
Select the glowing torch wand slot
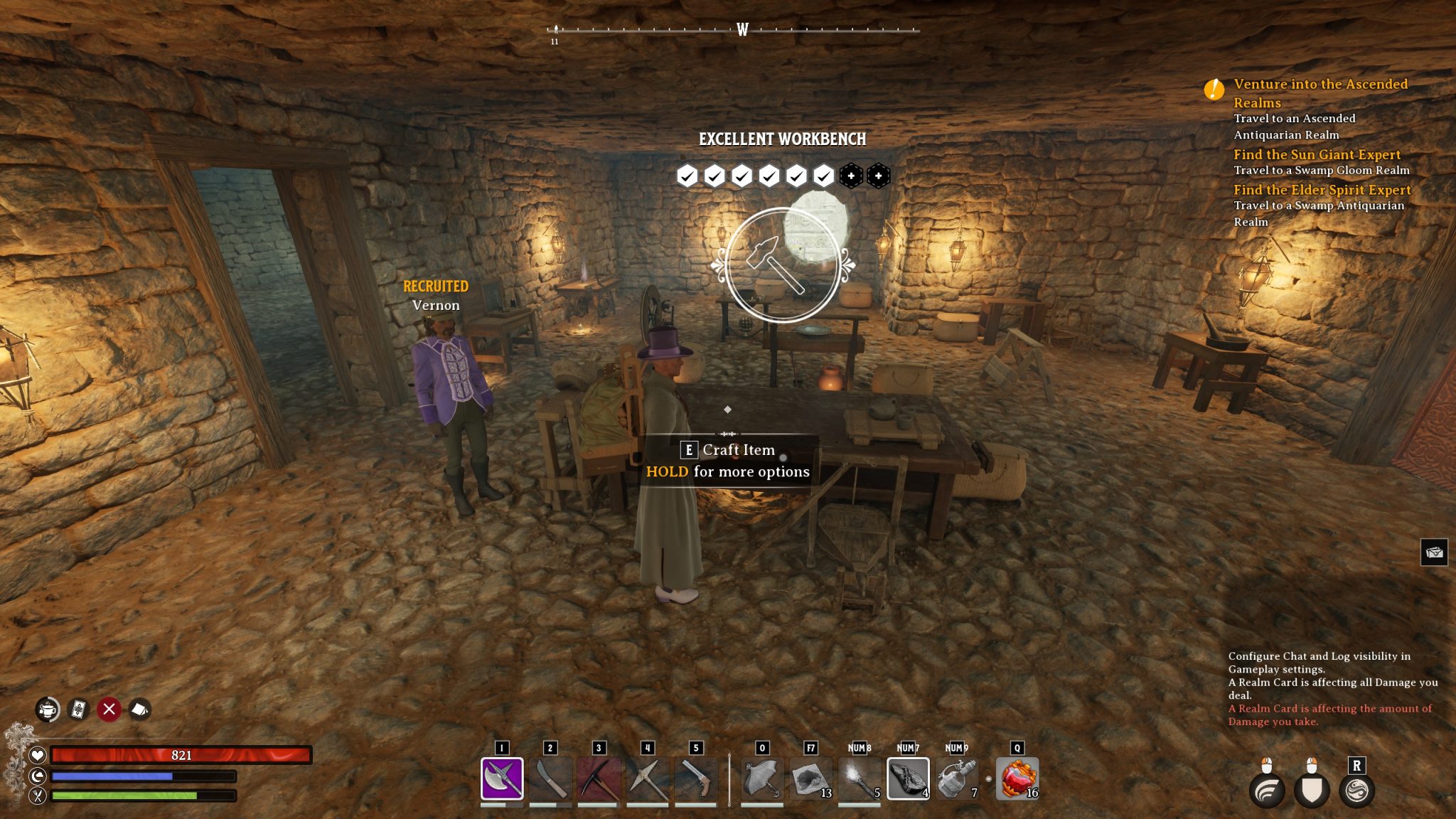(x=859, y=778)
